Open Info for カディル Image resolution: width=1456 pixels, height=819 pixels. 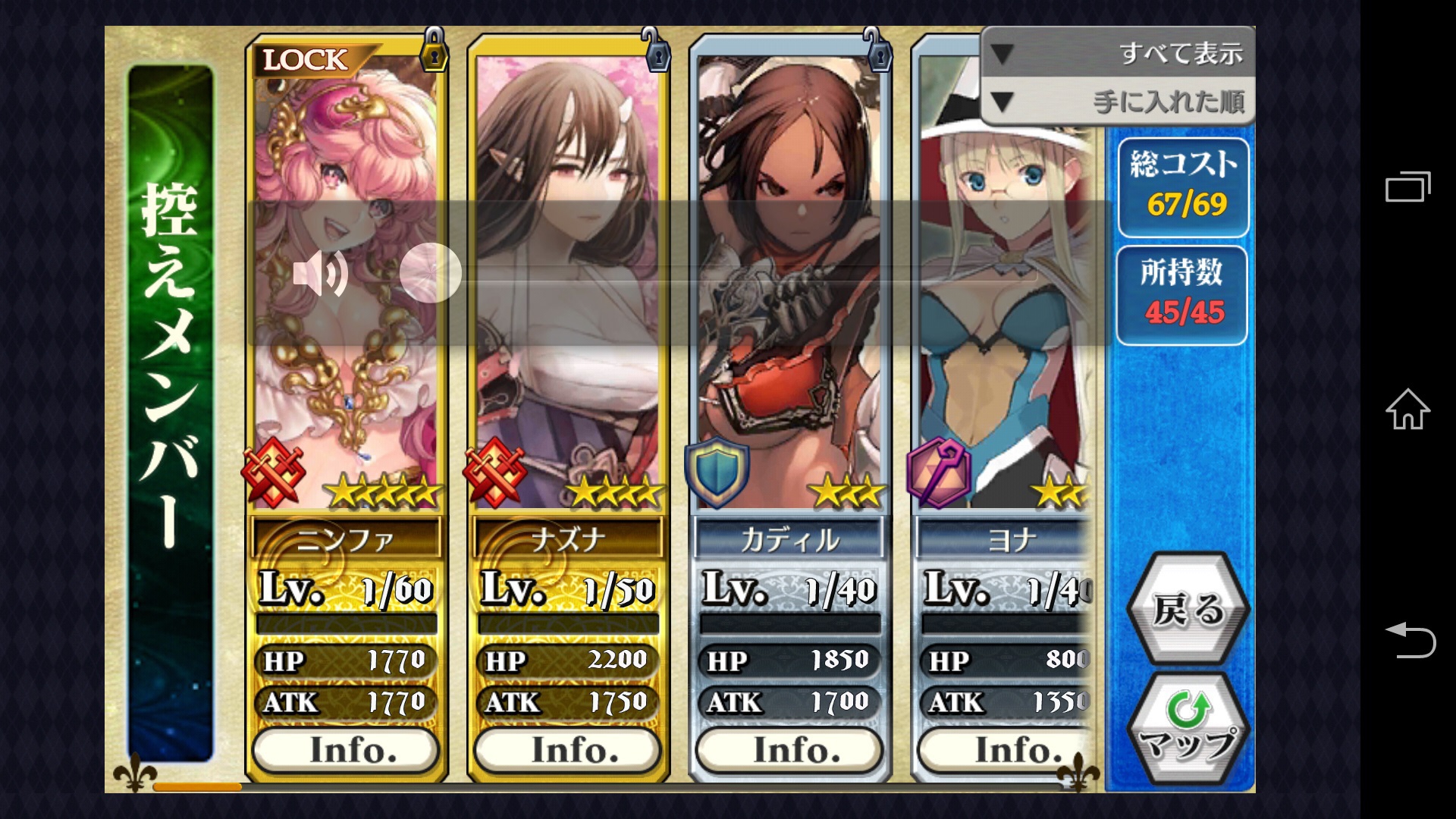(x=789, y=750)
